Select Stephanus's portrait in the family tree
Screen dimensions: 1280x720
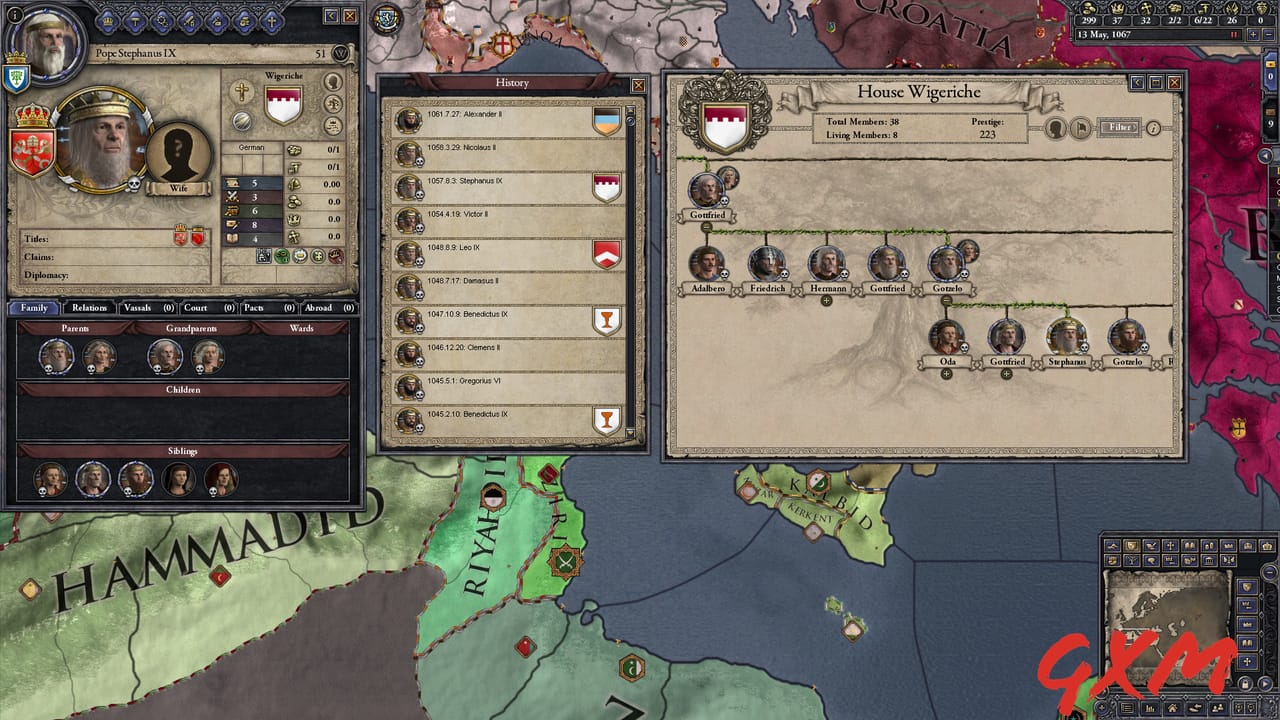[x=1066, y=335]
